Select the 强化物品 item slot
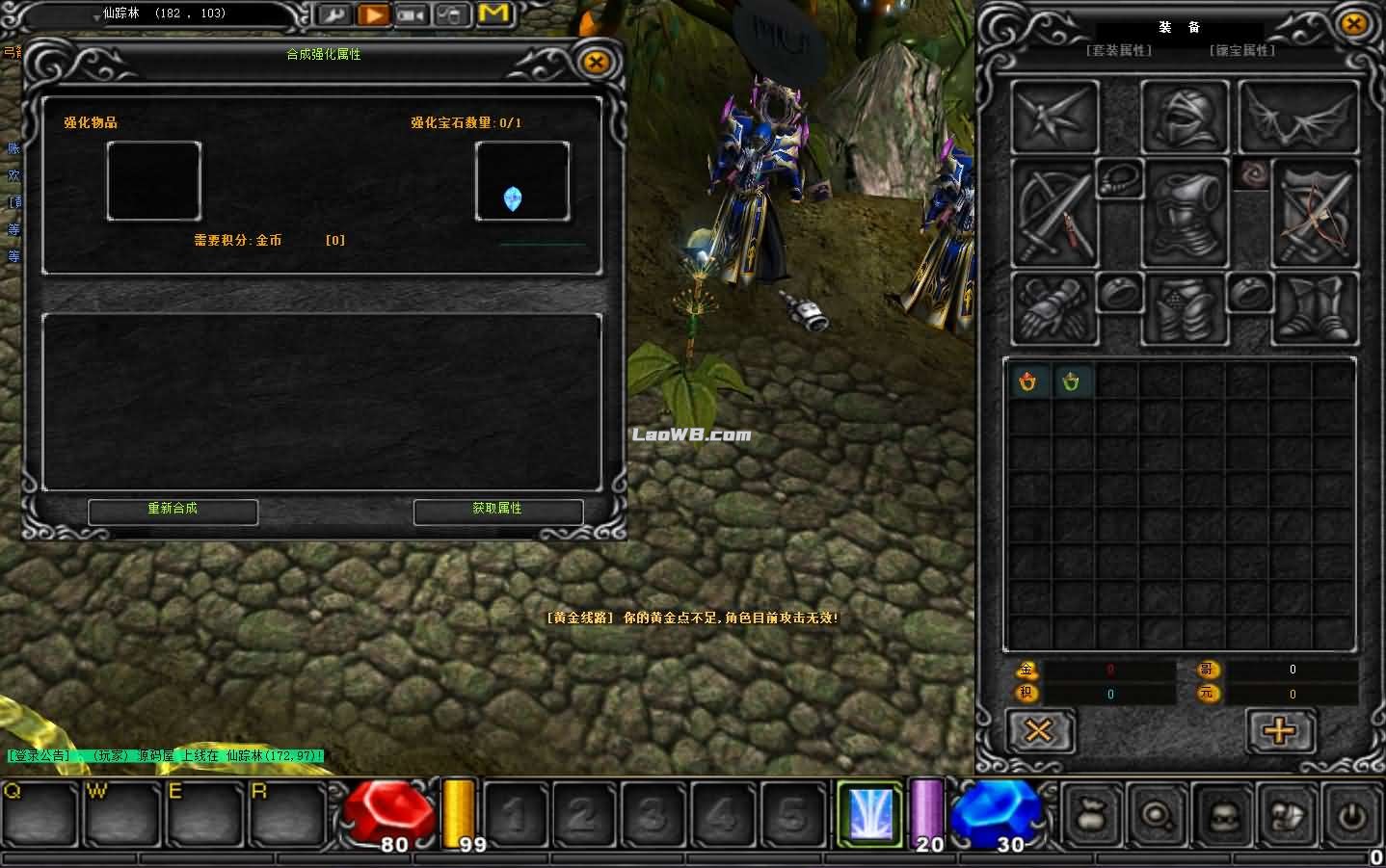The height and width of the screenshot is (868, 1386). 153,181
